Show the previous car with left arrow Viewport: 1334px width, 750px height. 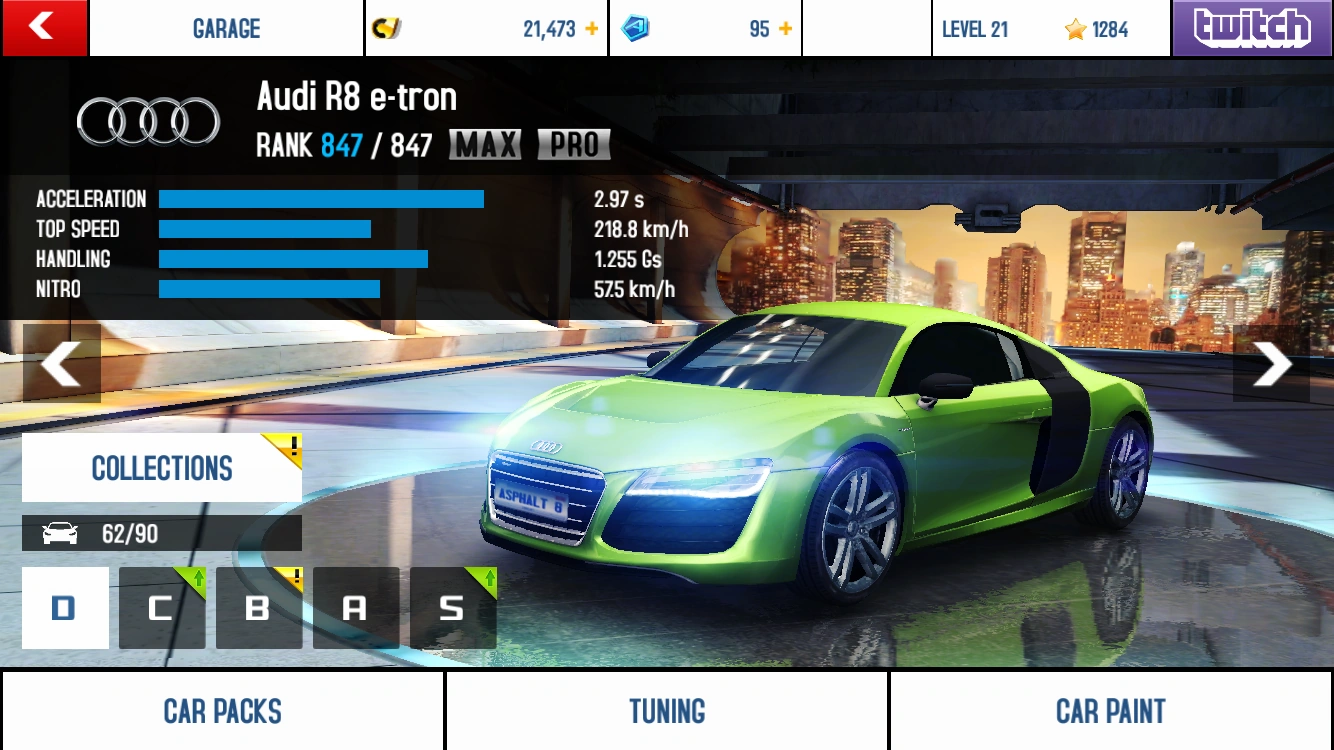point(62,364)
